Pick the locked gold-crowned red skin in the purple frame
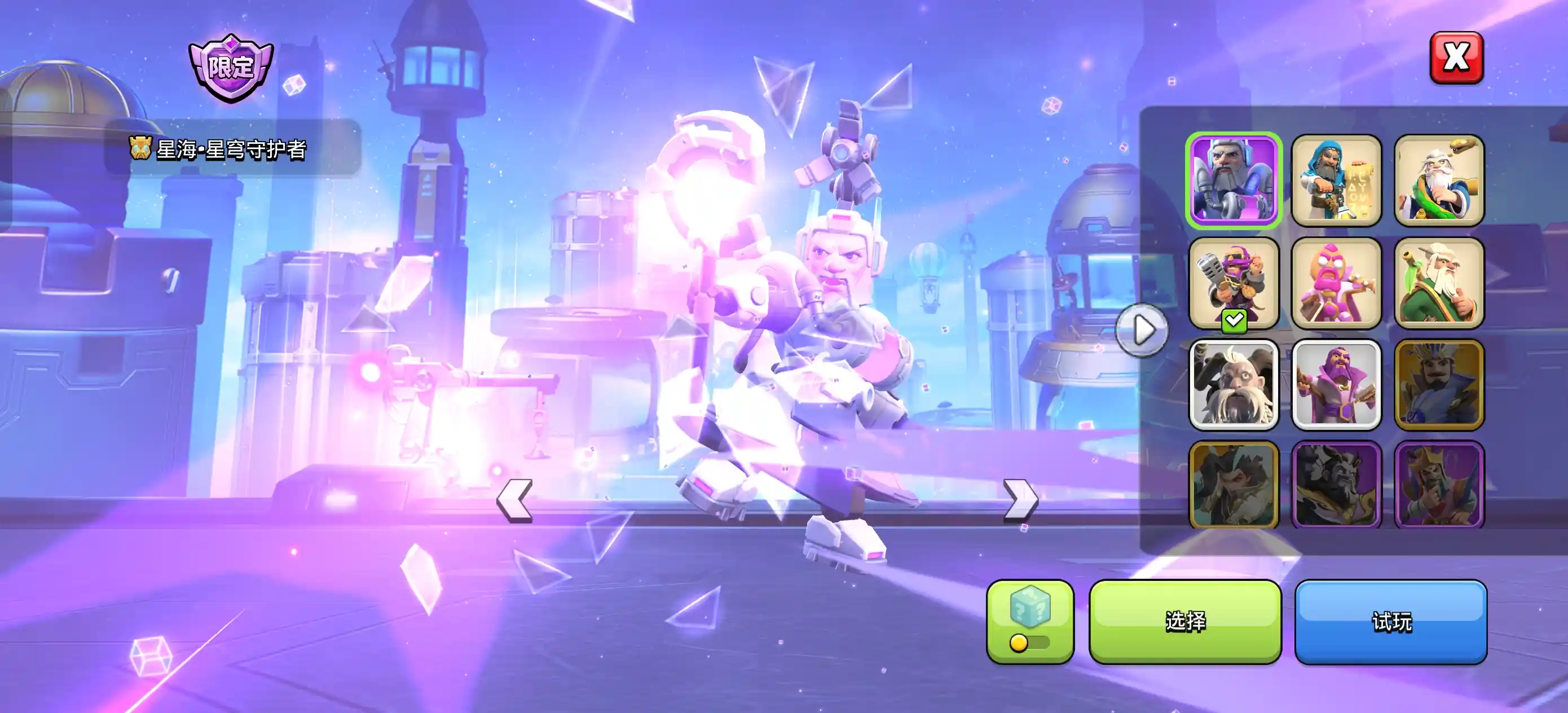1568x713 pixels. coord(1439,485)
